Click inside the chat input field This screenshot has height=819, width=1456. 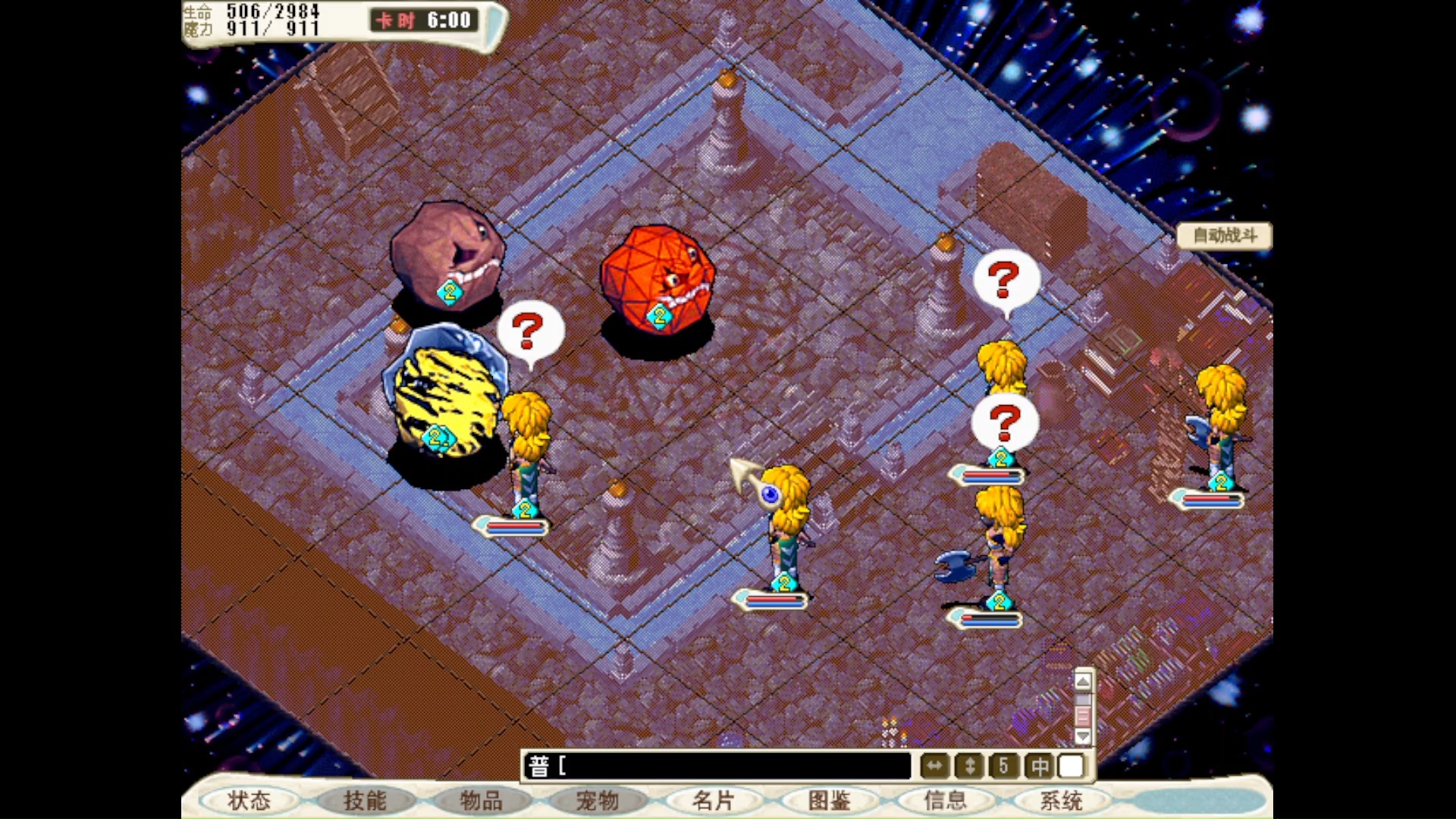[720, 766]
